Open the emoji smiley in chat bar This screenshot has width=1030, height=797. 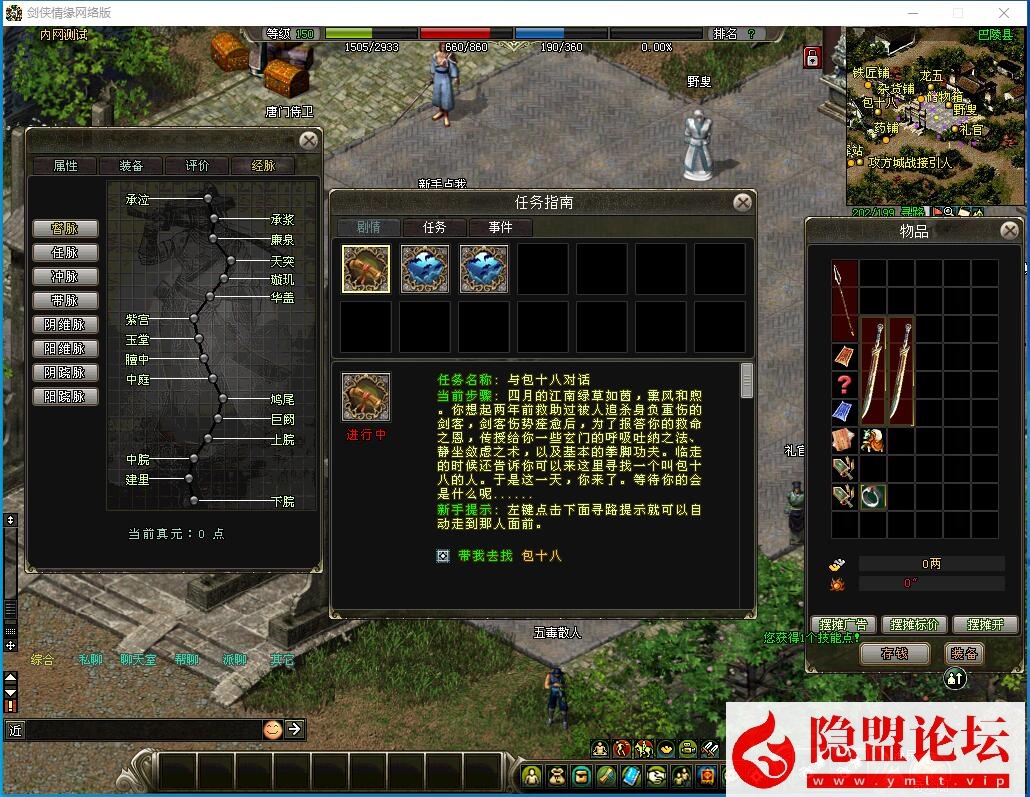click(272, 729)
